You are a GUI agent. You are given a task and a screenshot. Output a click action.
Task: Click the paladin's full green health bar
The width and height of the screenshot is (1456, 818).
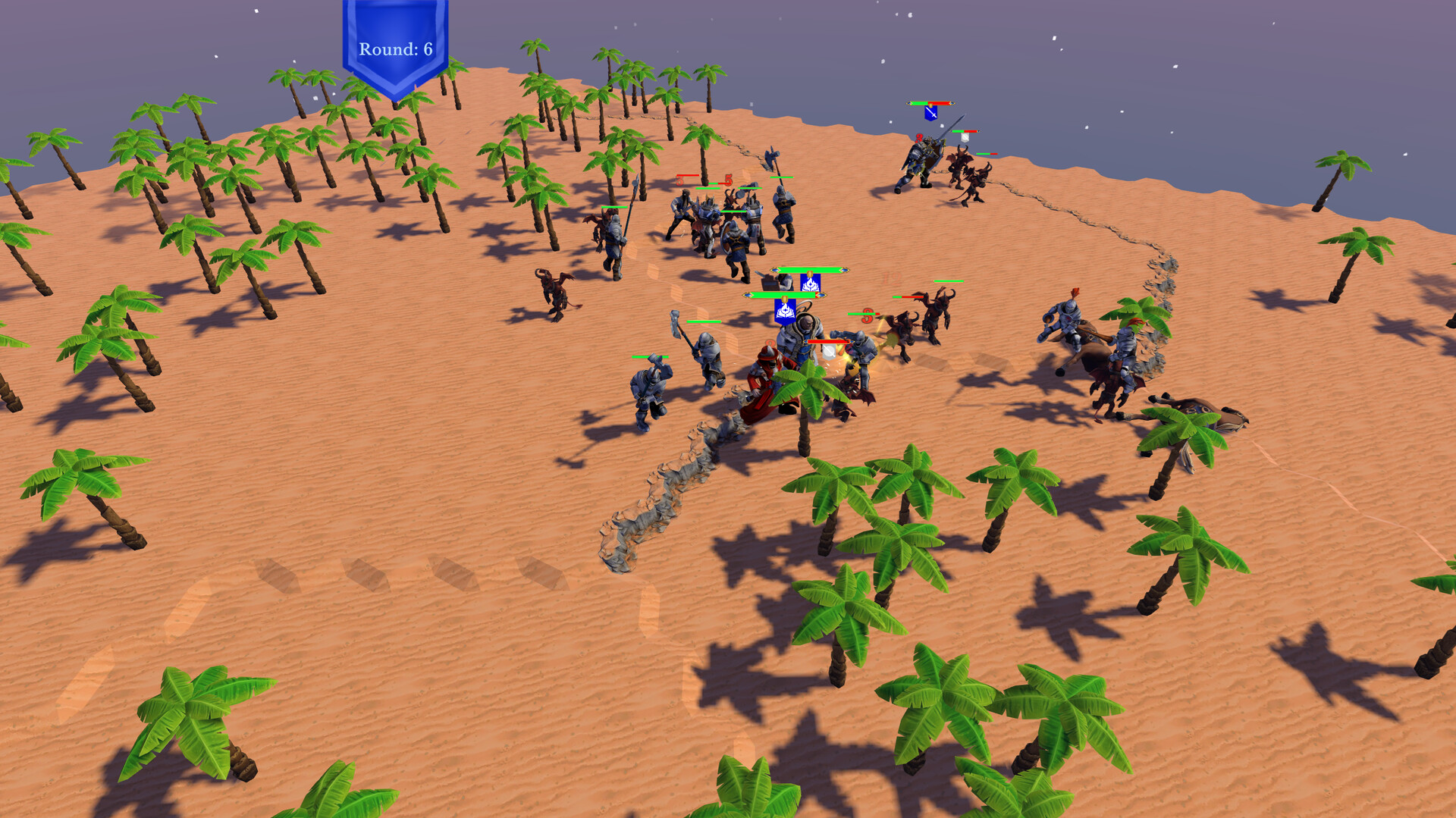[783, 295]
